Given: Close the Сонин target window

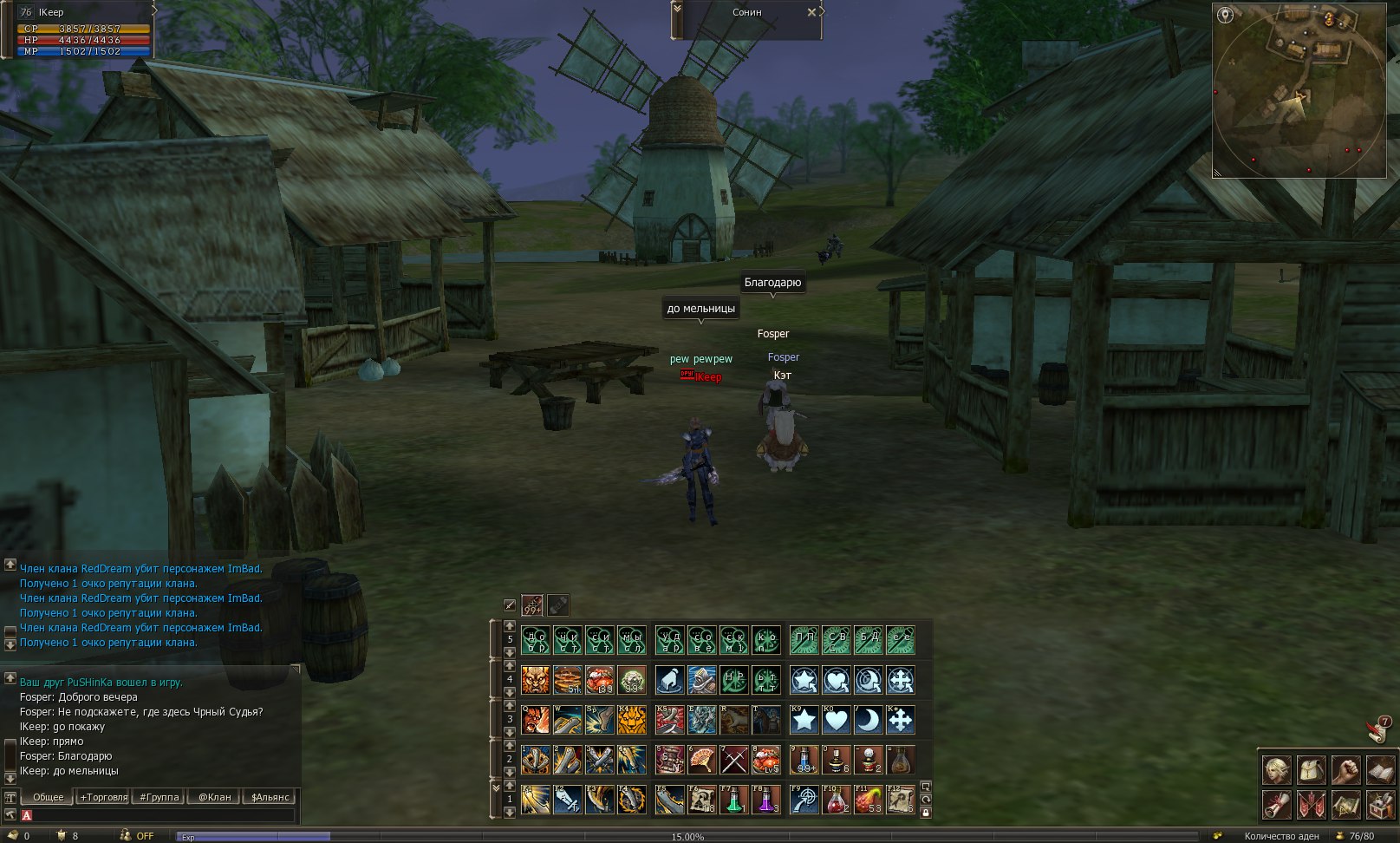Looking at the screenshot, I should pos(811,12).
